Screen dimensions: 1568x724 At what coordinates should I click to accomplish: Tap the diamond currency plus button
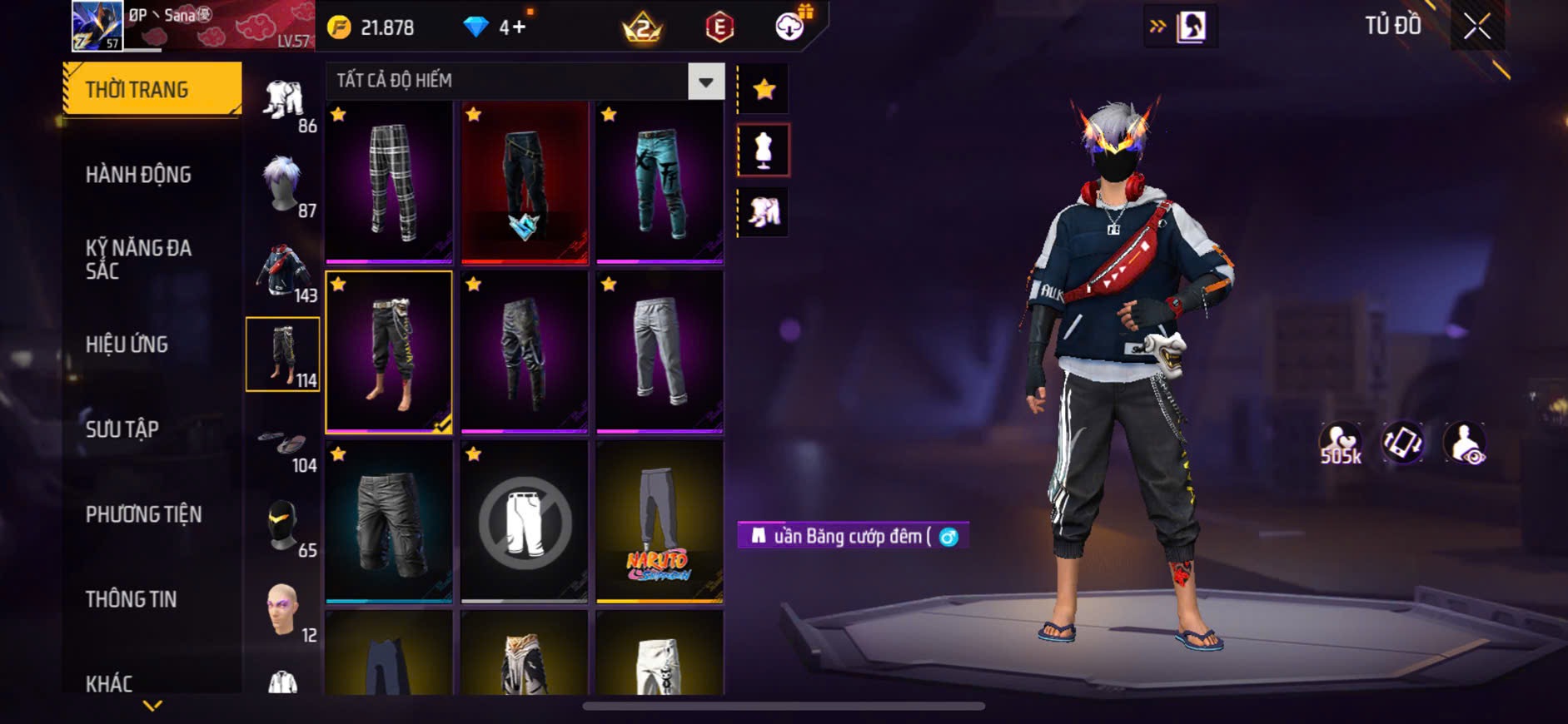[x=519, y=27]
